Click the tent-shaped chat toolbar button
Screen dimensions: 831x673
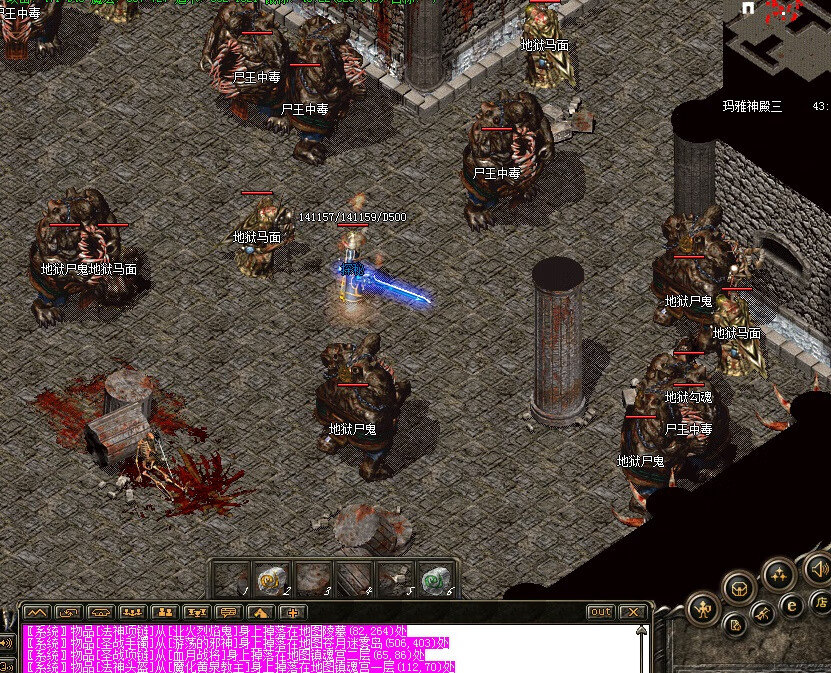(261, 611)
